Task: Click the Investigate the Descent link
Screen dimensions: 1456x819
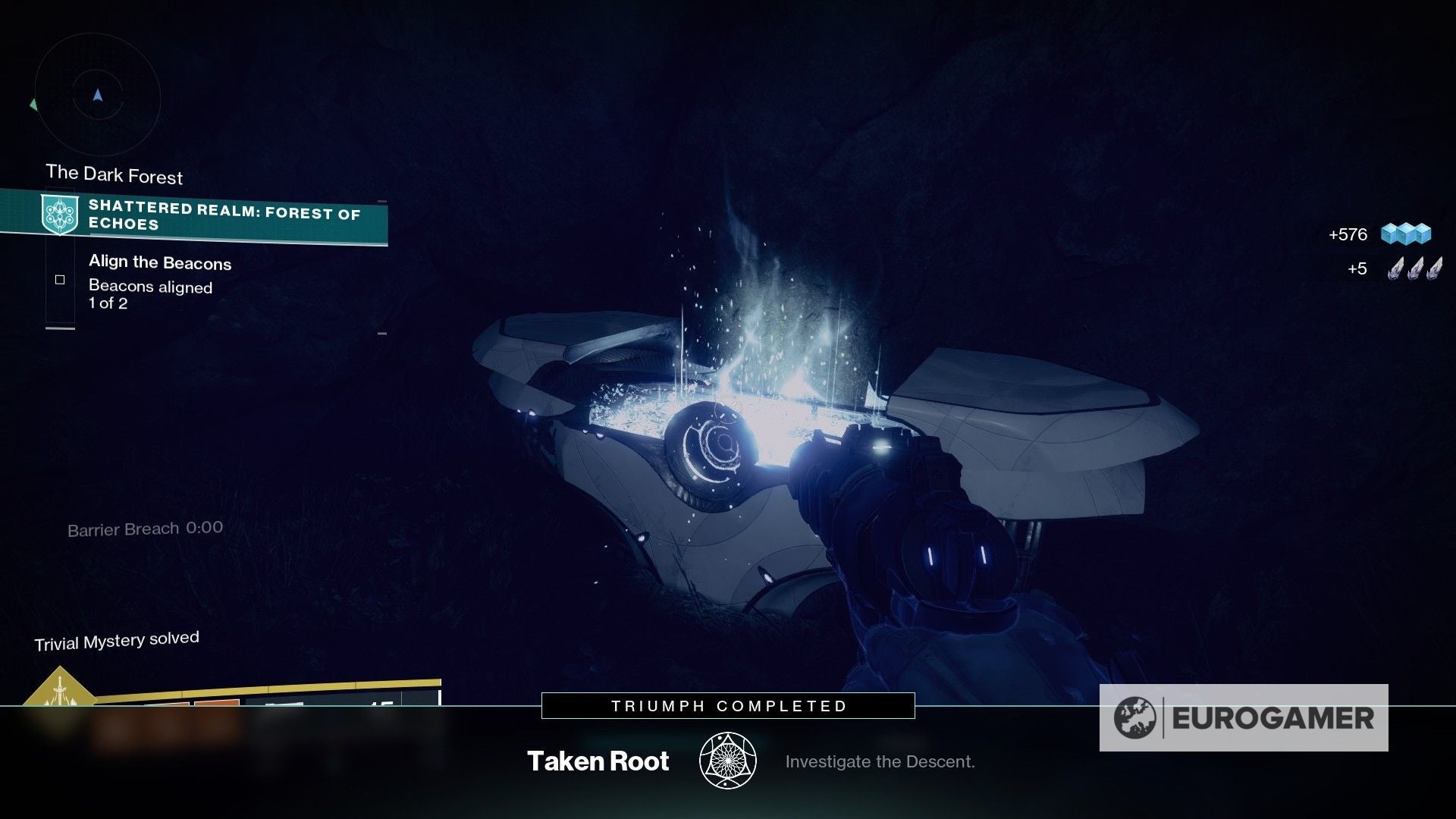Action: pos(880,761)
